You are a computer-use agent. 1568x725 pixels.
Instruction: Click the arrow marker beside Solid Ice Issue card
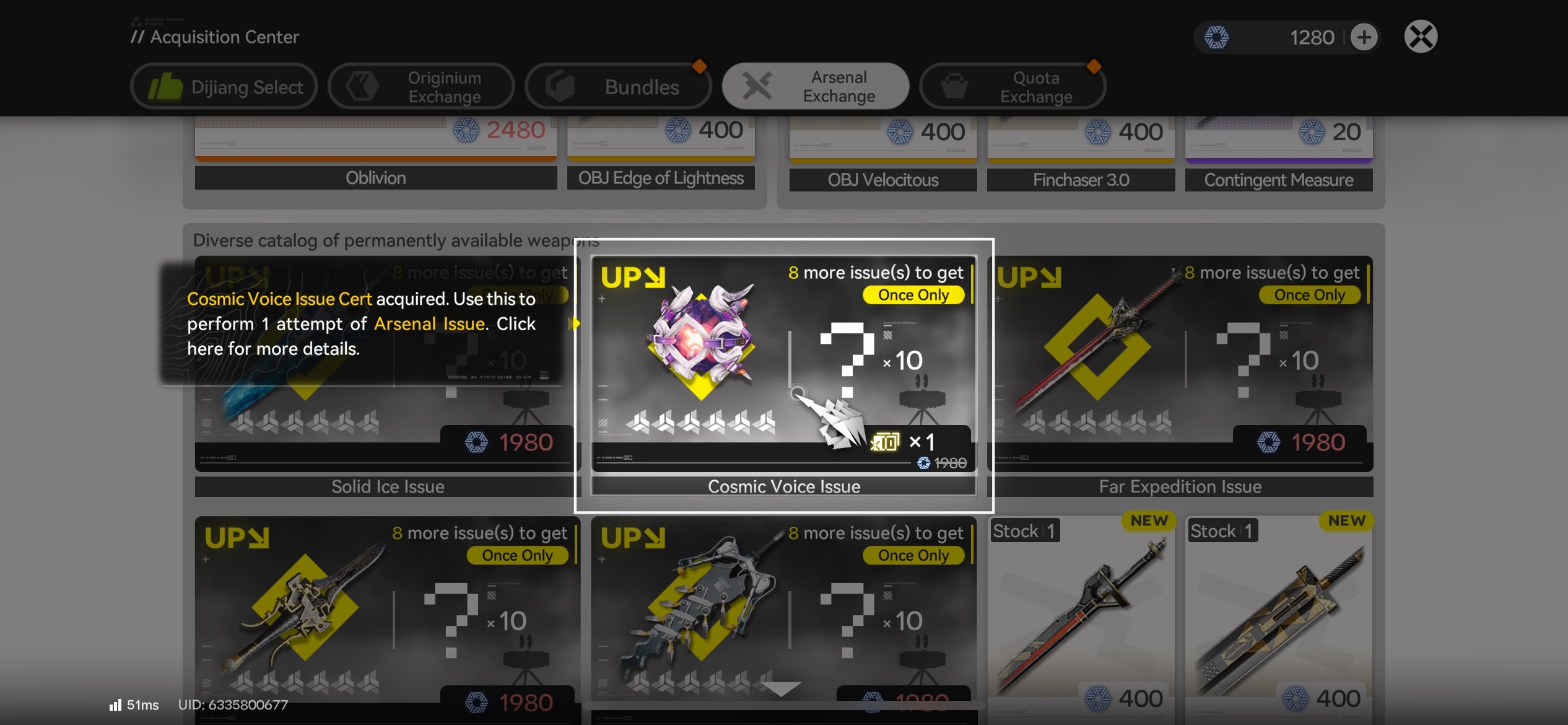coord(576,323)
